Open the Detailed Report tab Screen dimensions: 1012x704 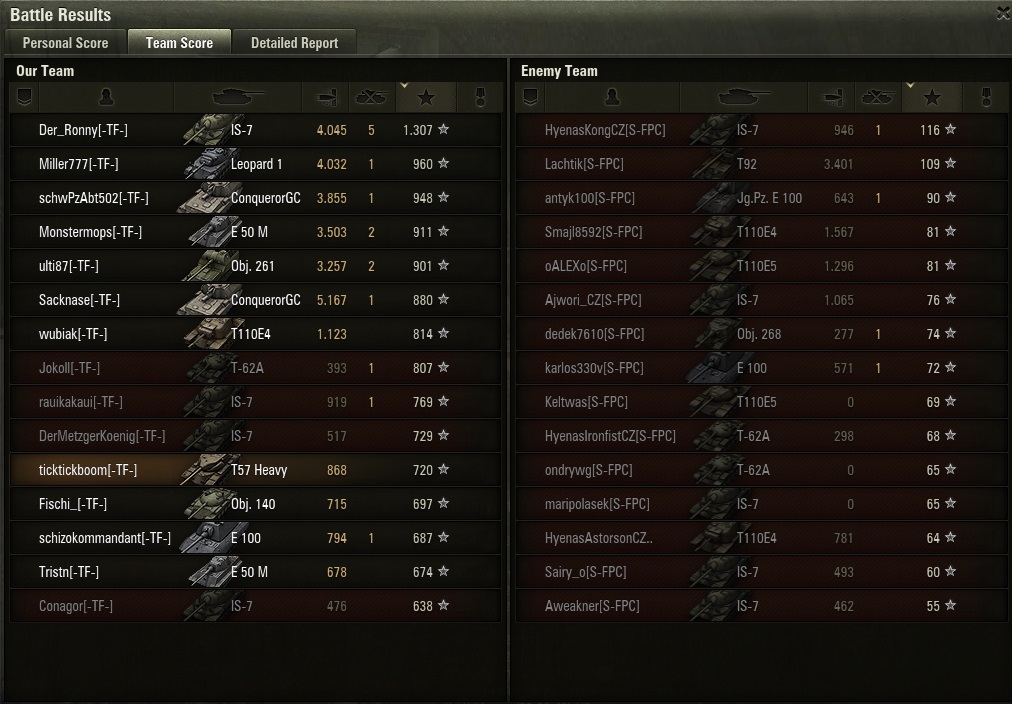click(x=294, y=43)
